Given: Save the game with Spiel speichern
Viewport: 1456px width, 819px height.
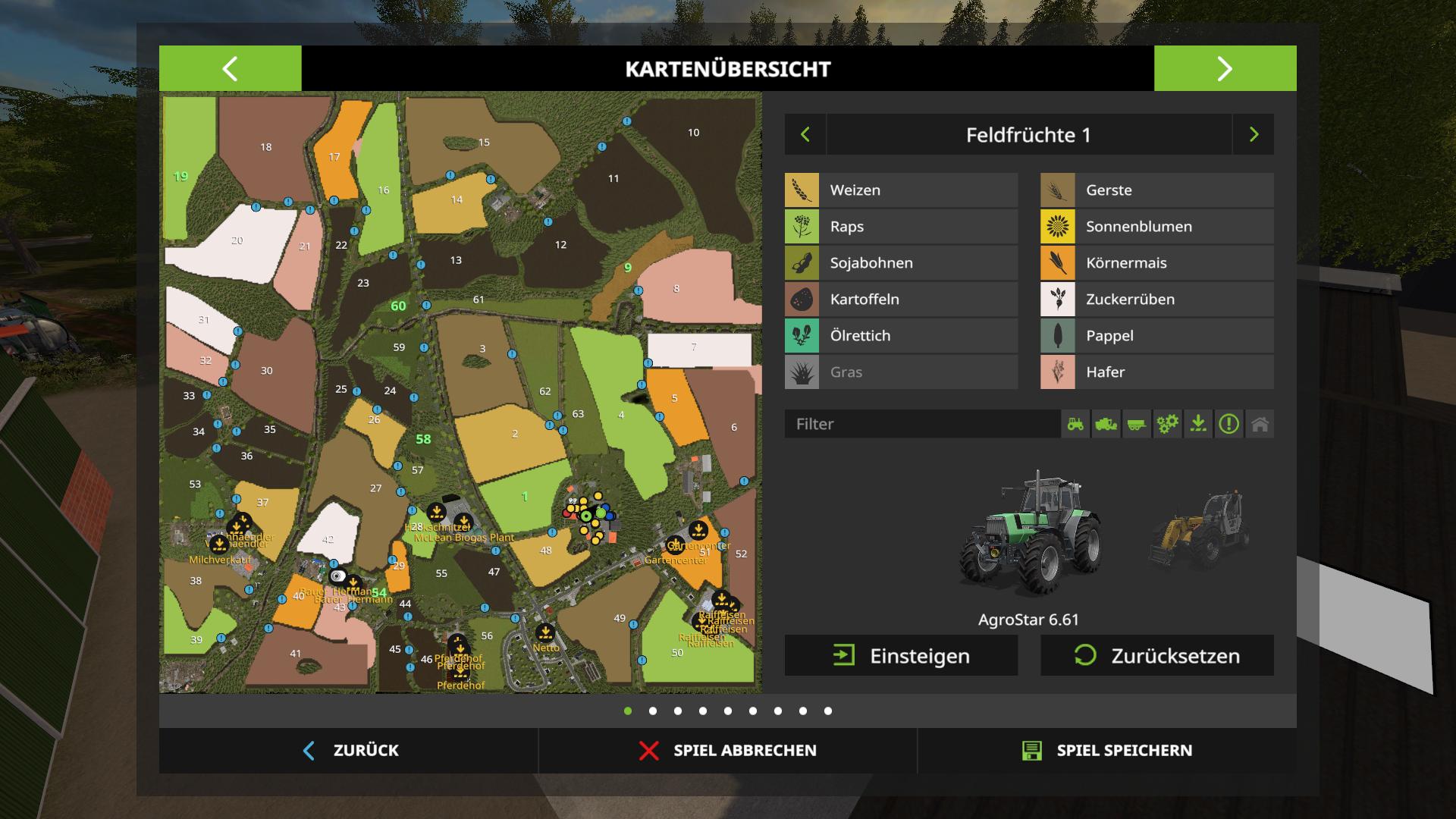Looking at the screenshot, I should tap(1107, 751).
